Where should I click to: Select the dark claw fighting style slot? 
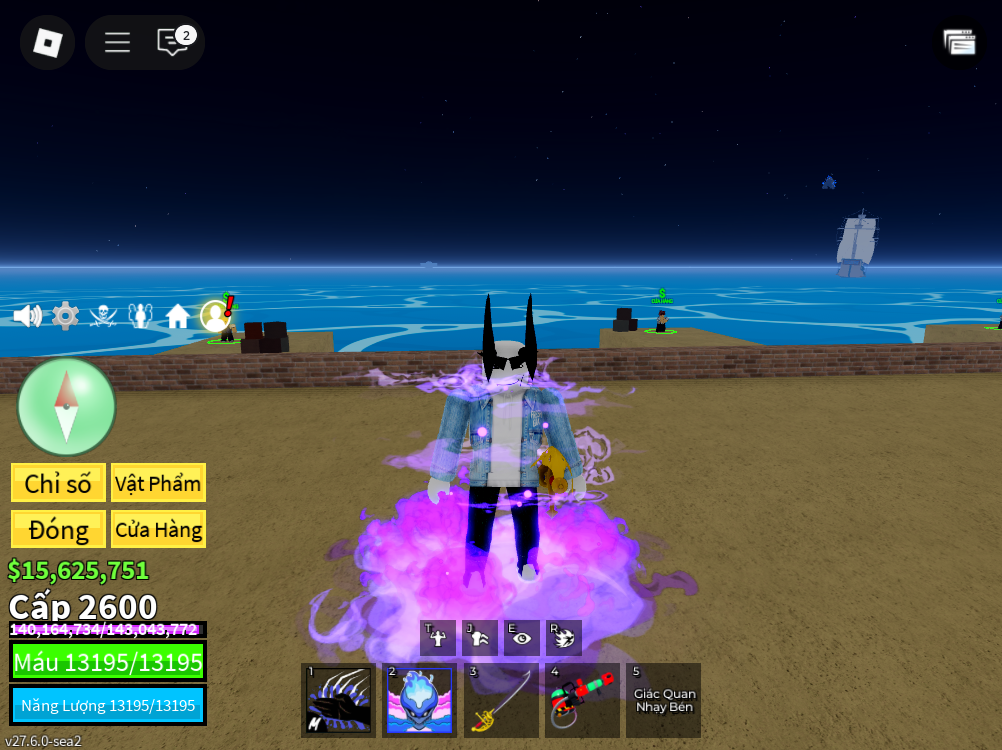339,700
